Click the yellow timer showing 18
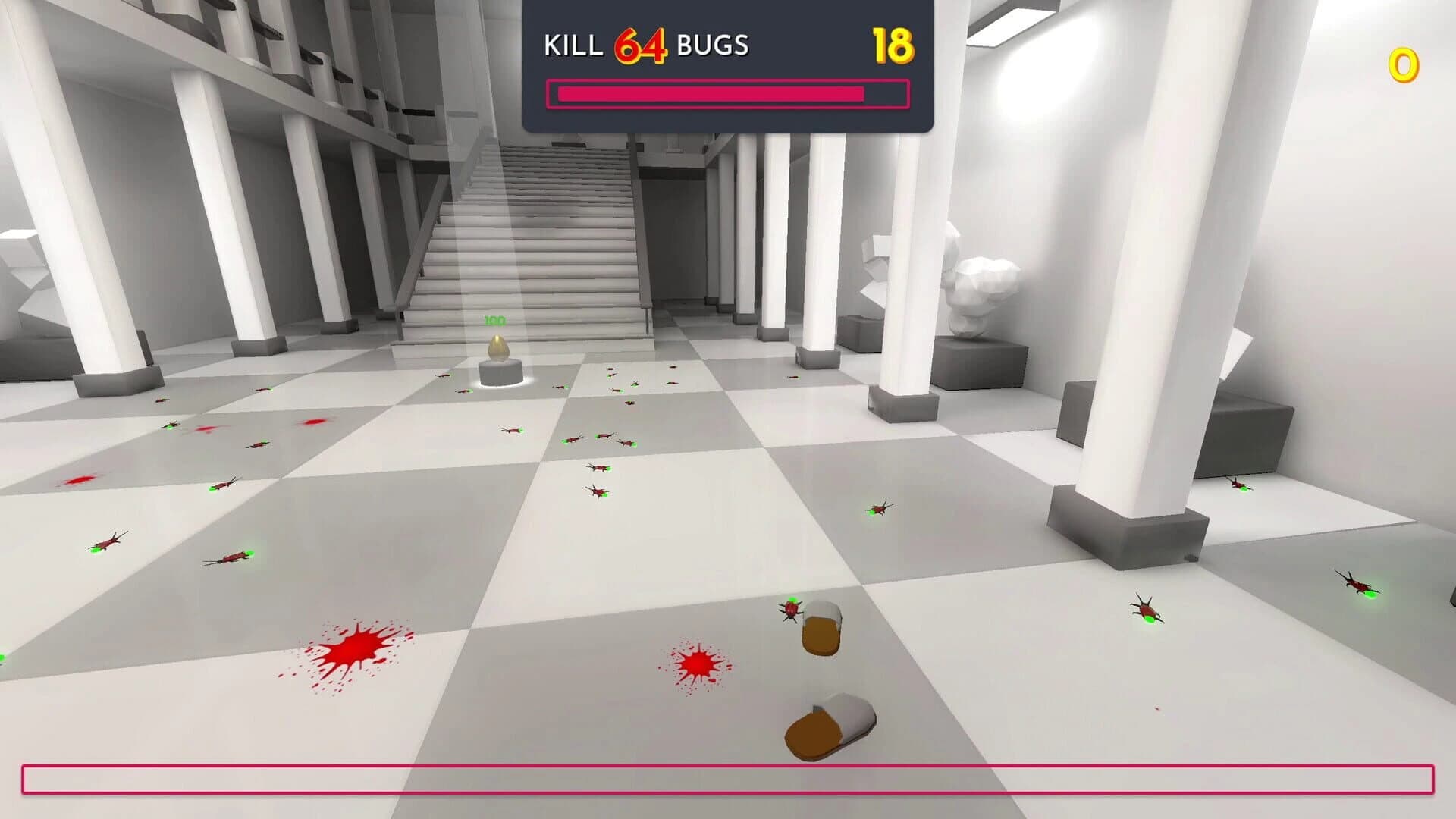1456x819 pixels. click(x=893, y=45)
